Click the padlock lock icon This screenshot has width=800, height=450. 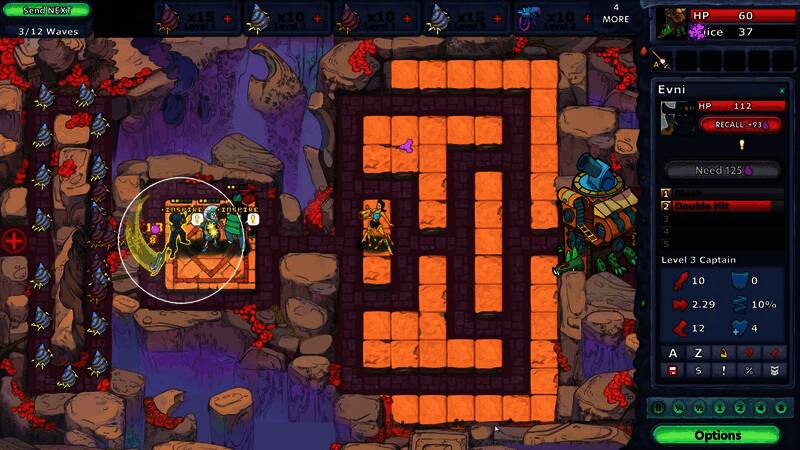(x=721, y=353)
